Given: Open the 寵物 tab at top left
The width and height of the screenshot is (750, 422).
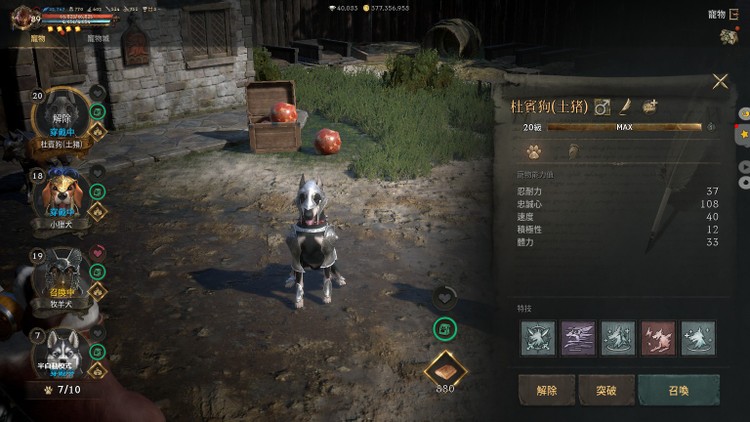Looking at the screenshot, I should pos(42,38).
